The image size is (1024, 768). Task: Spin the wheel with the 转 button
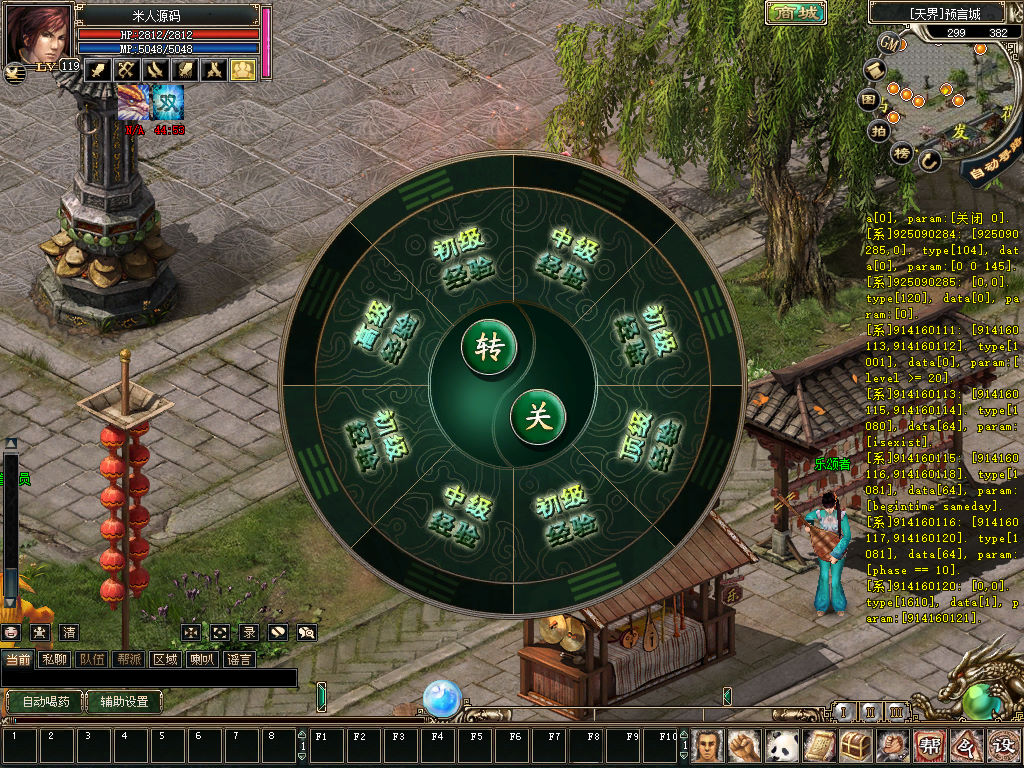(489, 347)
